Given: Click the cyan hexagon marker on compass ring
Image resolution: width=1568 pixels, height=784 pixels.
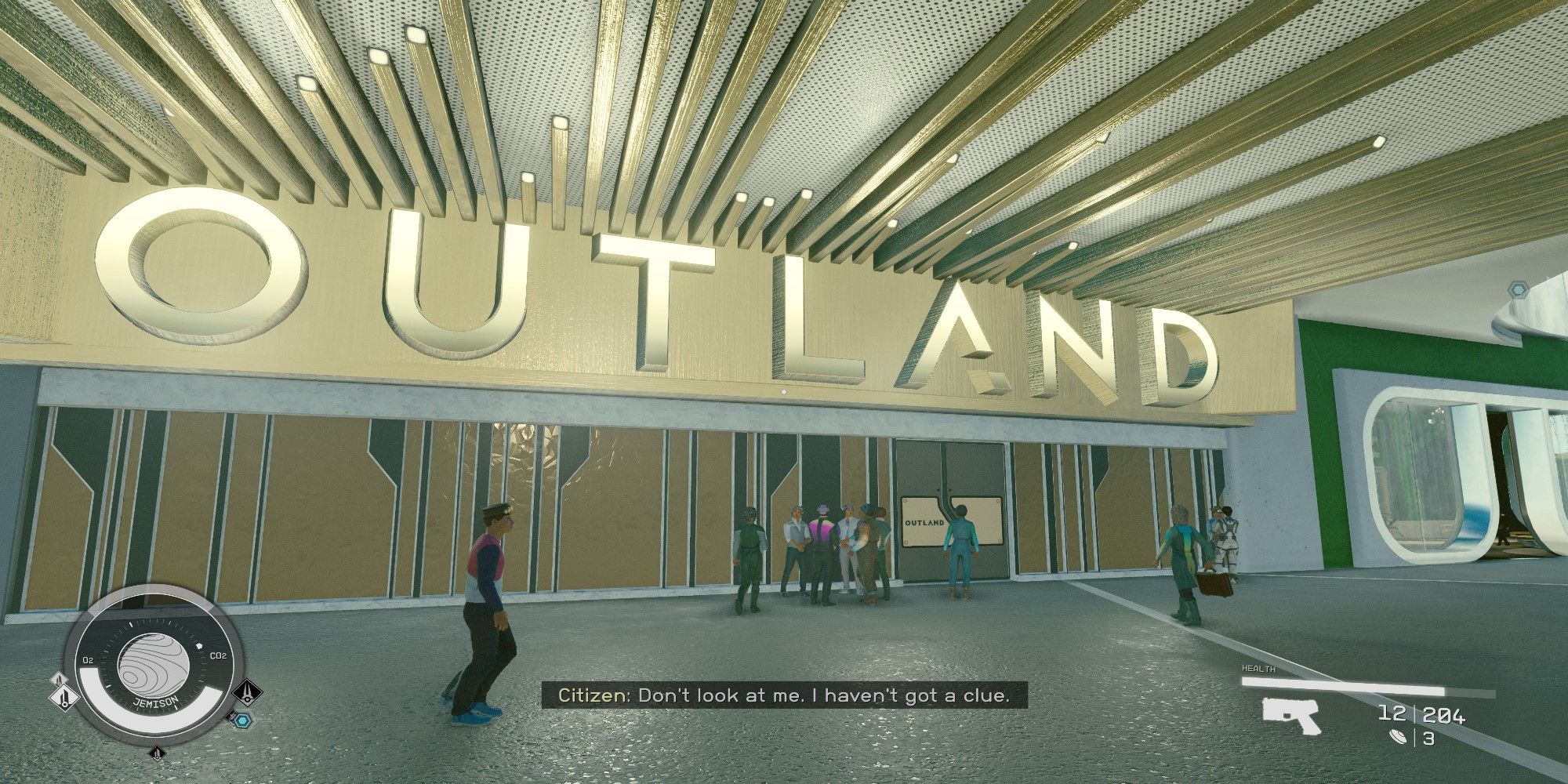Looking at the screenshot, I should point(244,720).
